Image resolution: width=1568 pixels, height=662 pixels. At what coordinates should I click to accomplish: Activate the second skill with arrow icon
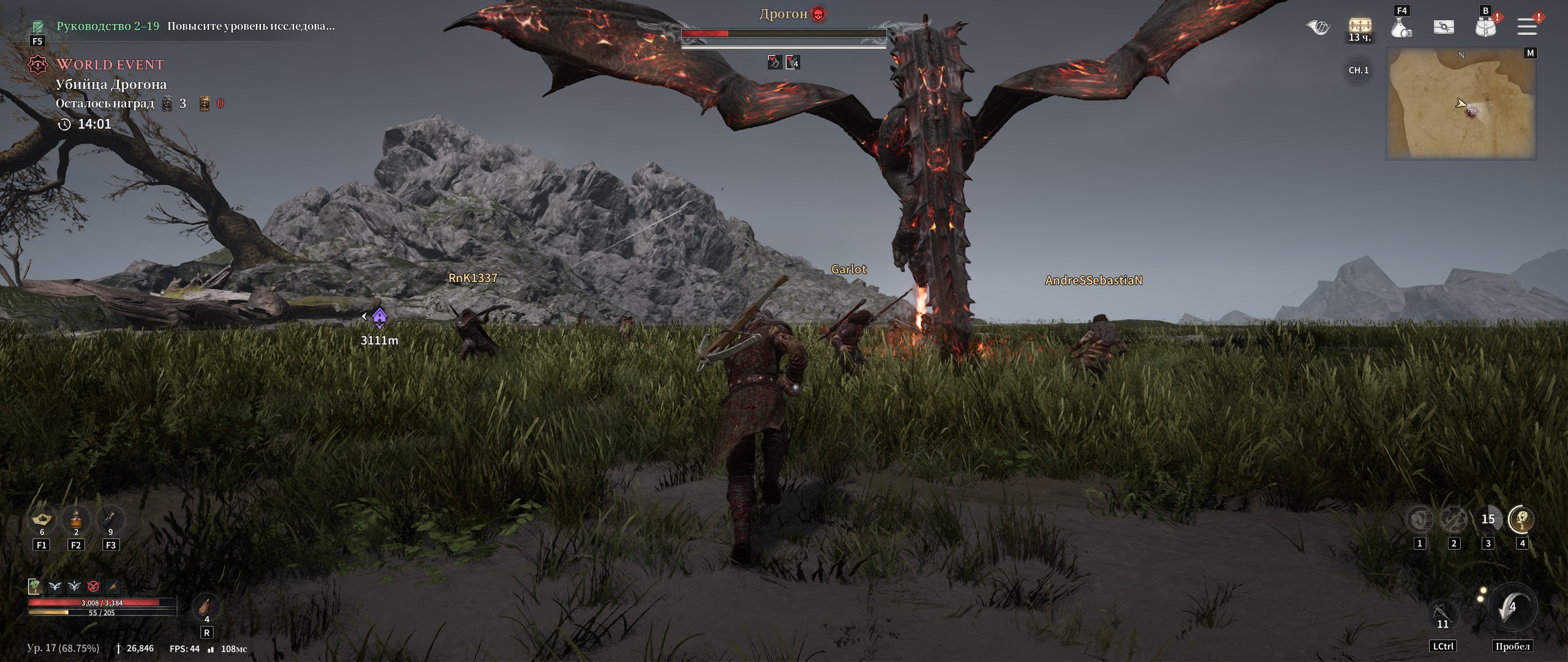tap(1453, 520)
